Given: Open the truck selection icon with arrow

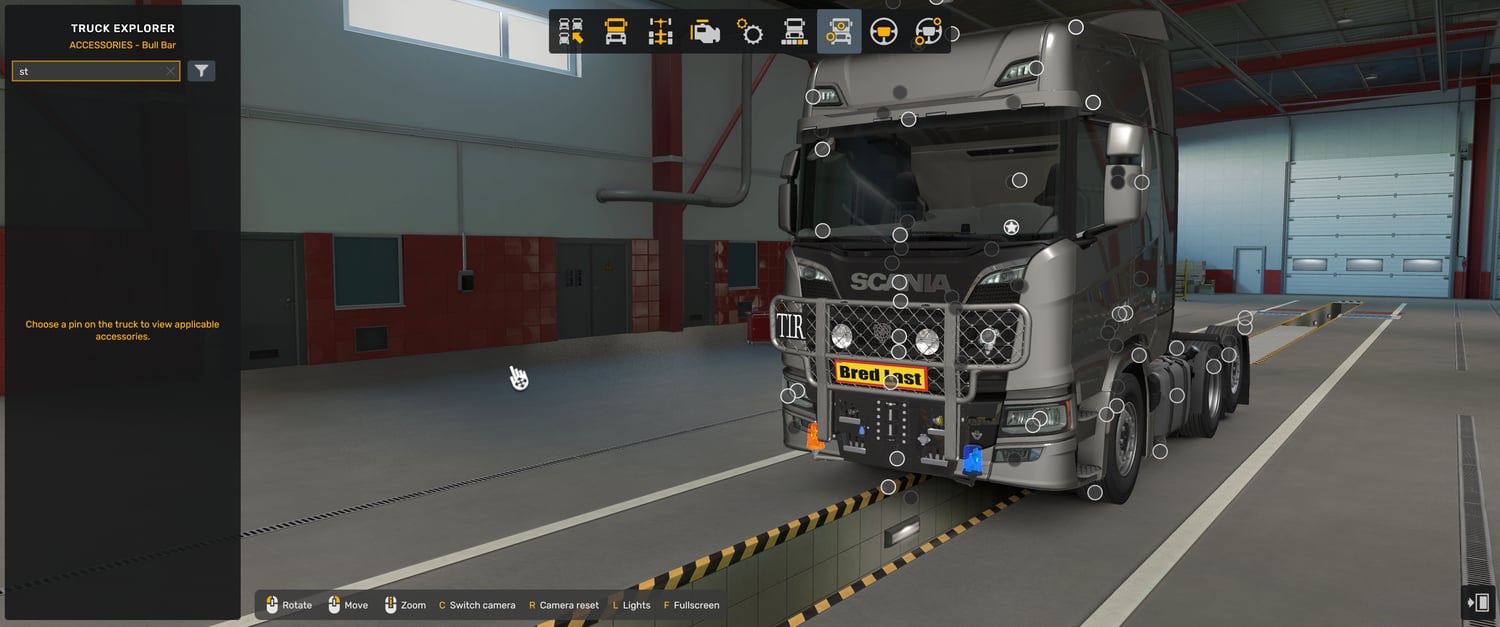Looking at the screenshot, I should coord(571,32).
